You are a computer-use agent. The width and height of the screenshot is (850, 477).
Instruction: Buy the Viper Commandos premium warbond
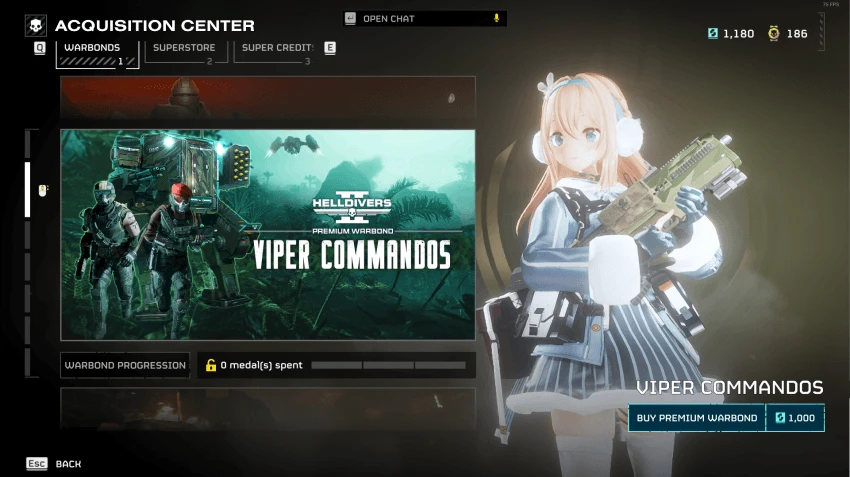pos(726,418)
